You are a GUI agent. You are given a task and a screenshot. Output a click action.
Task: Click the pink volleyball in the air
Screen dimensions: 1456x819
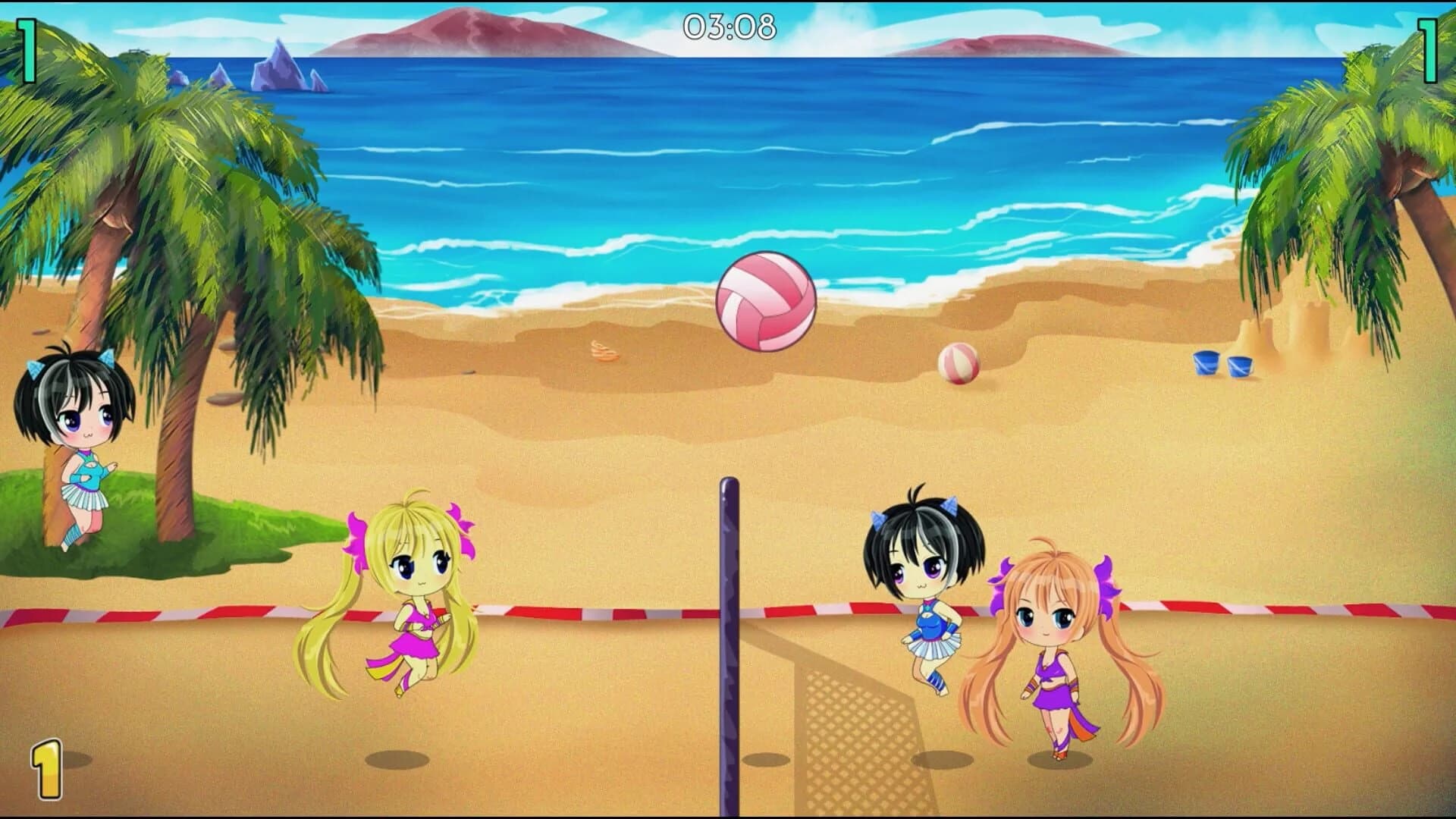click(764, 303)
